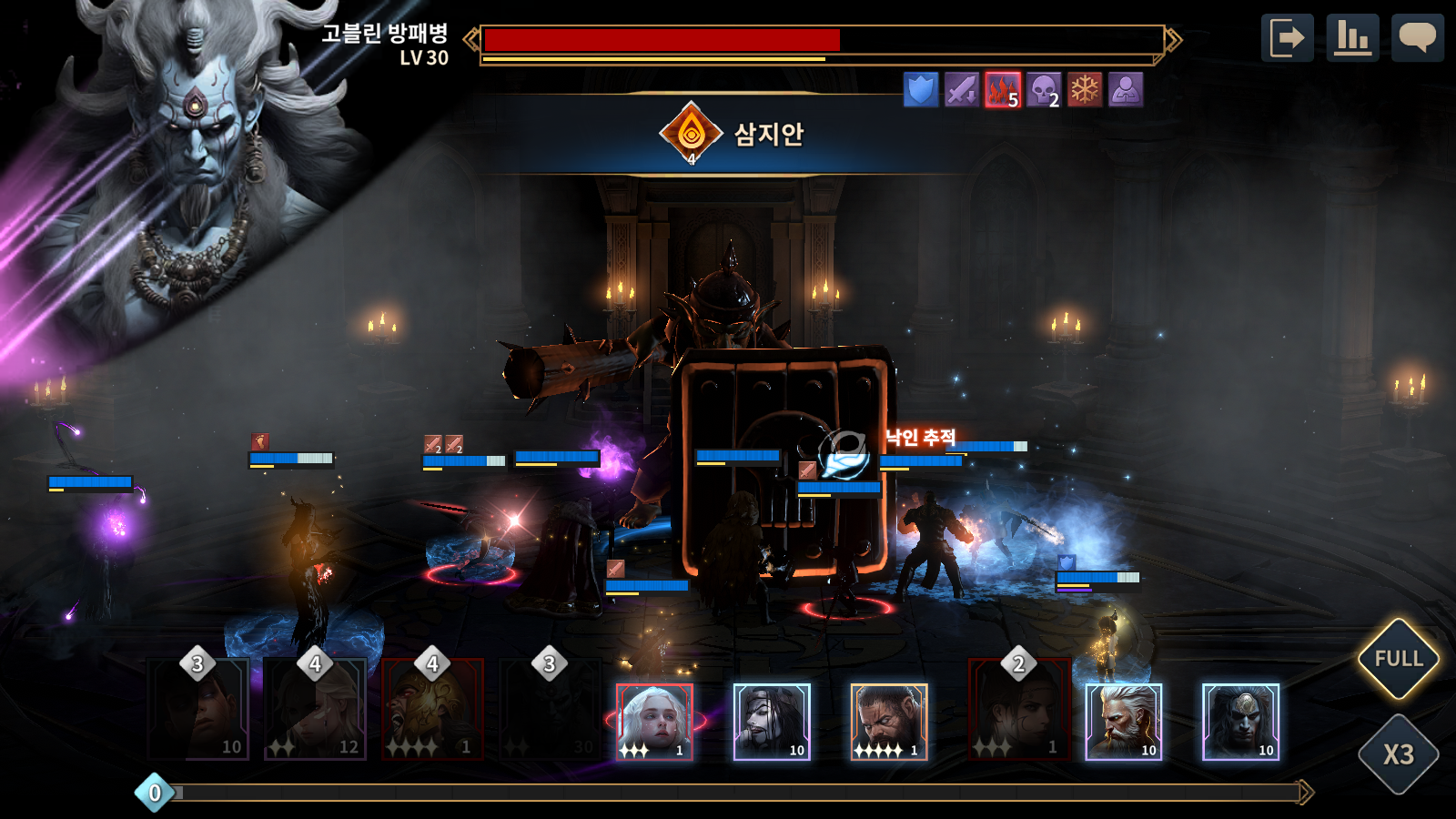Exit the battle with the door arrow button
This screenshot has width=1456, height=819.
[x=1287, y=38]
